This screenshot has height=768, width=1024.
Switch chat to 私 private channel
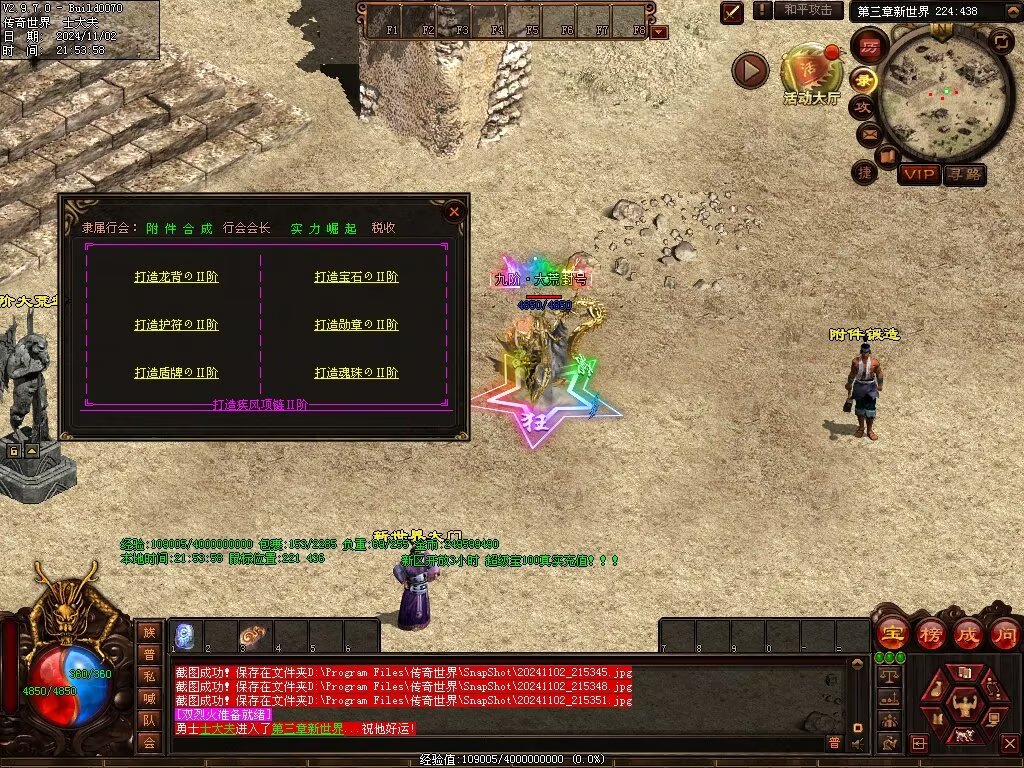coord(149,676)
